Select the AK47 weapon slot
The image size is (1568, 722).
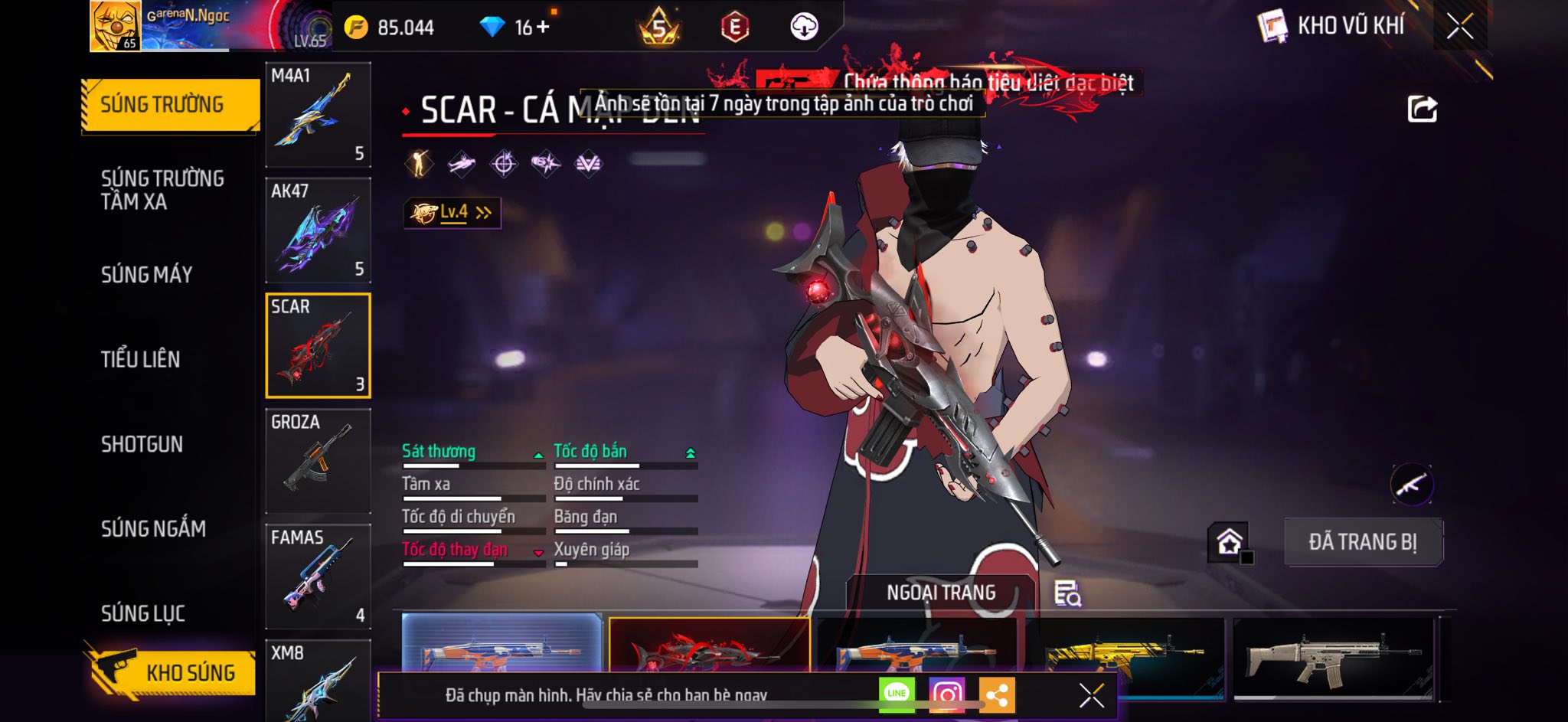point(318,230)
